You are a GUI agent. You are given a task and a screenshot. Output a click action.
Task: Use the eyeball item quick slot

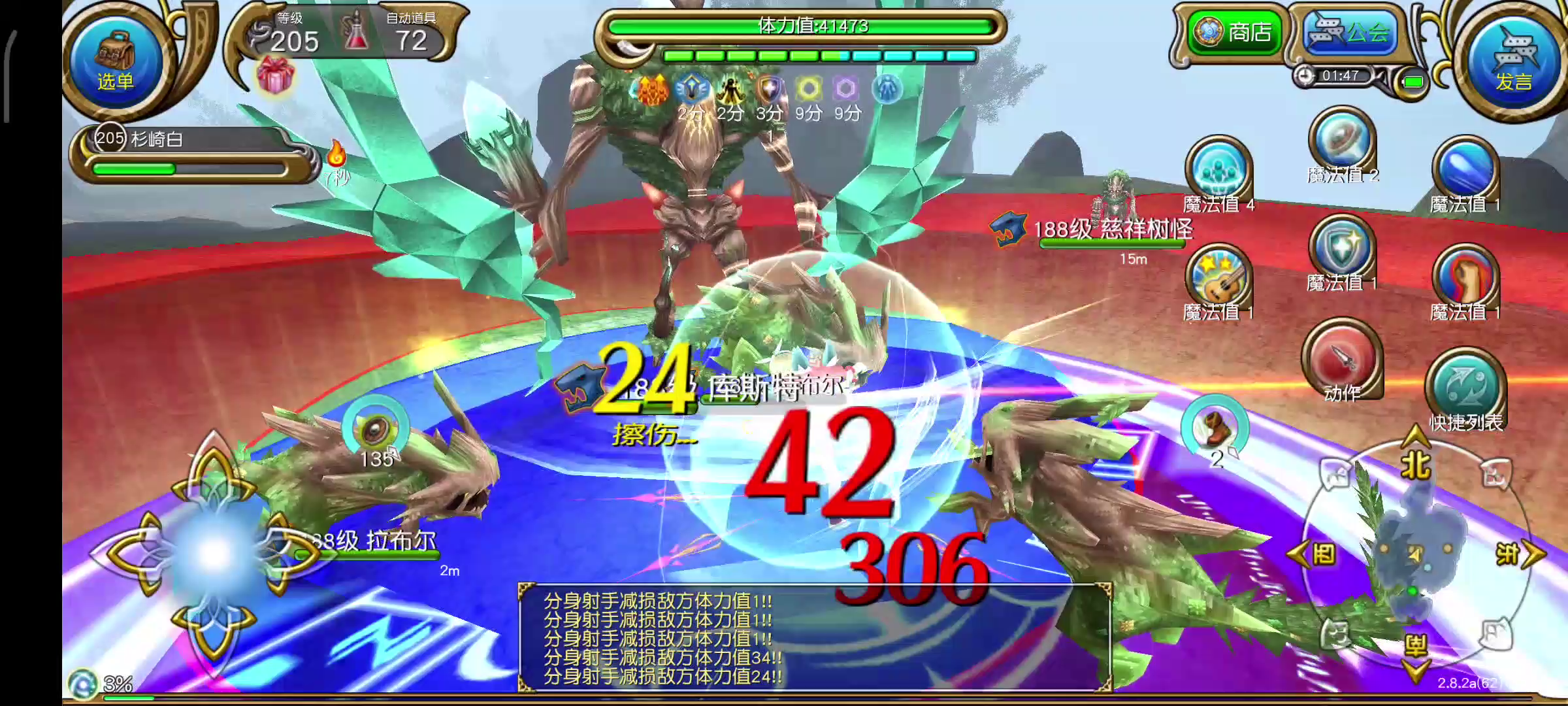click(375, 429)
